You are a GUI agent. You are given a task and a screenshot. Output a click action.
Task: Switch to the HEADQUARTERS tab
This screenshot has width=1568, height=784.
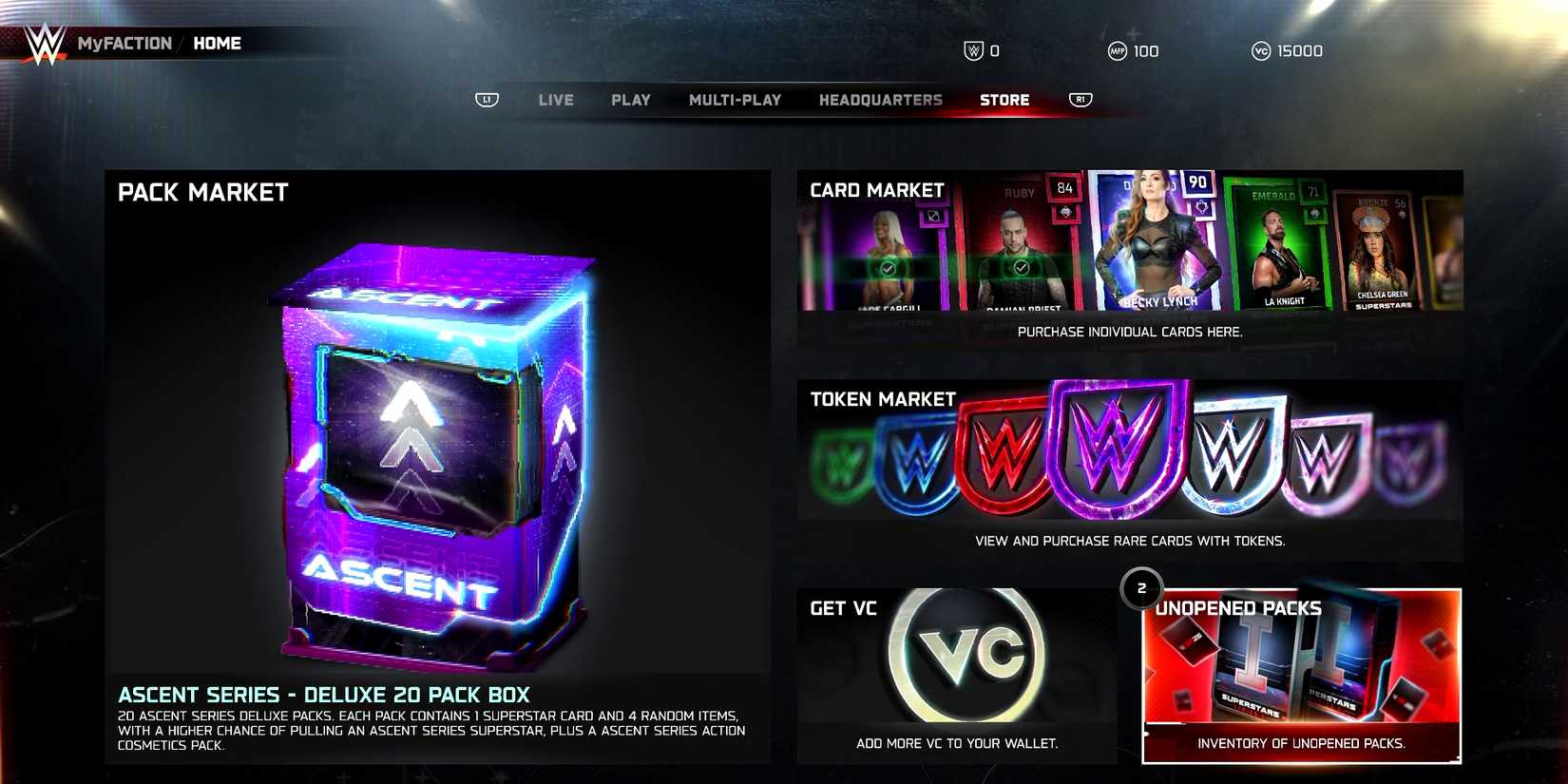click(x=880, y=99)
